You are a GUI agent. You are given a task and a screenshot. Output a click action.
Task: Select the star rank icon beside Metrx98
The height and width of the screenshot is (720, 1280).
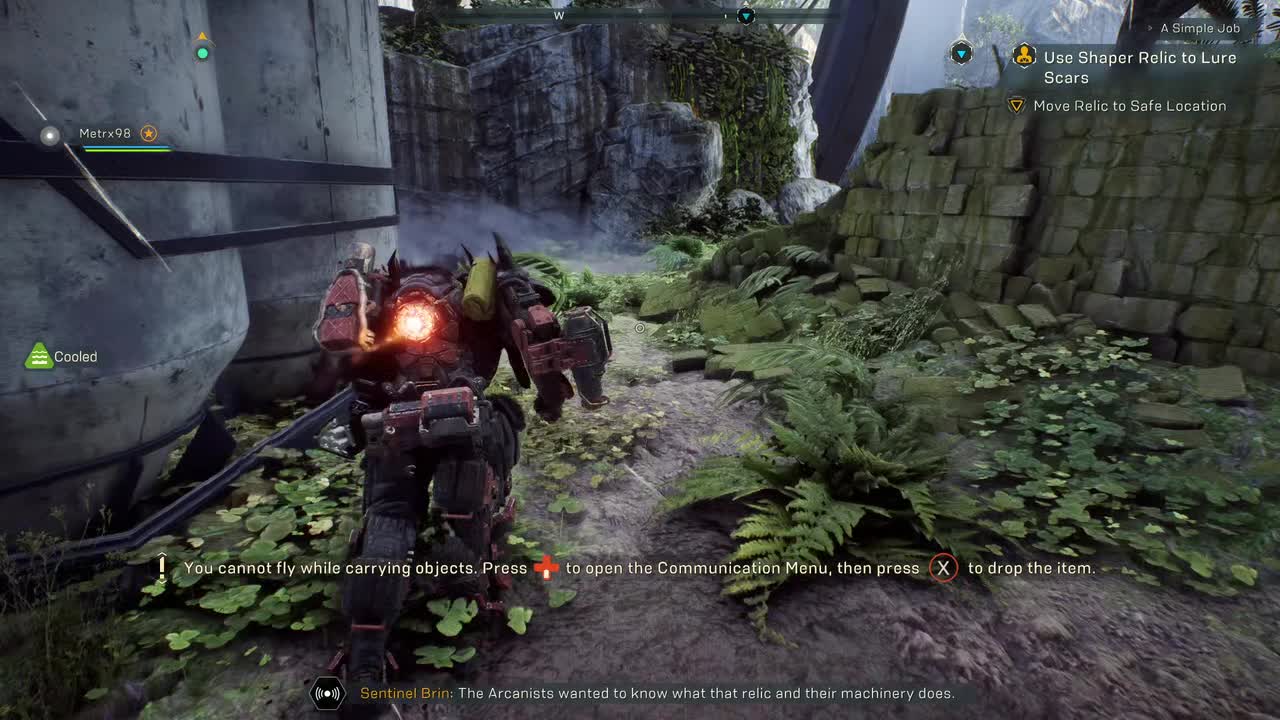click(x=149, y=133)
